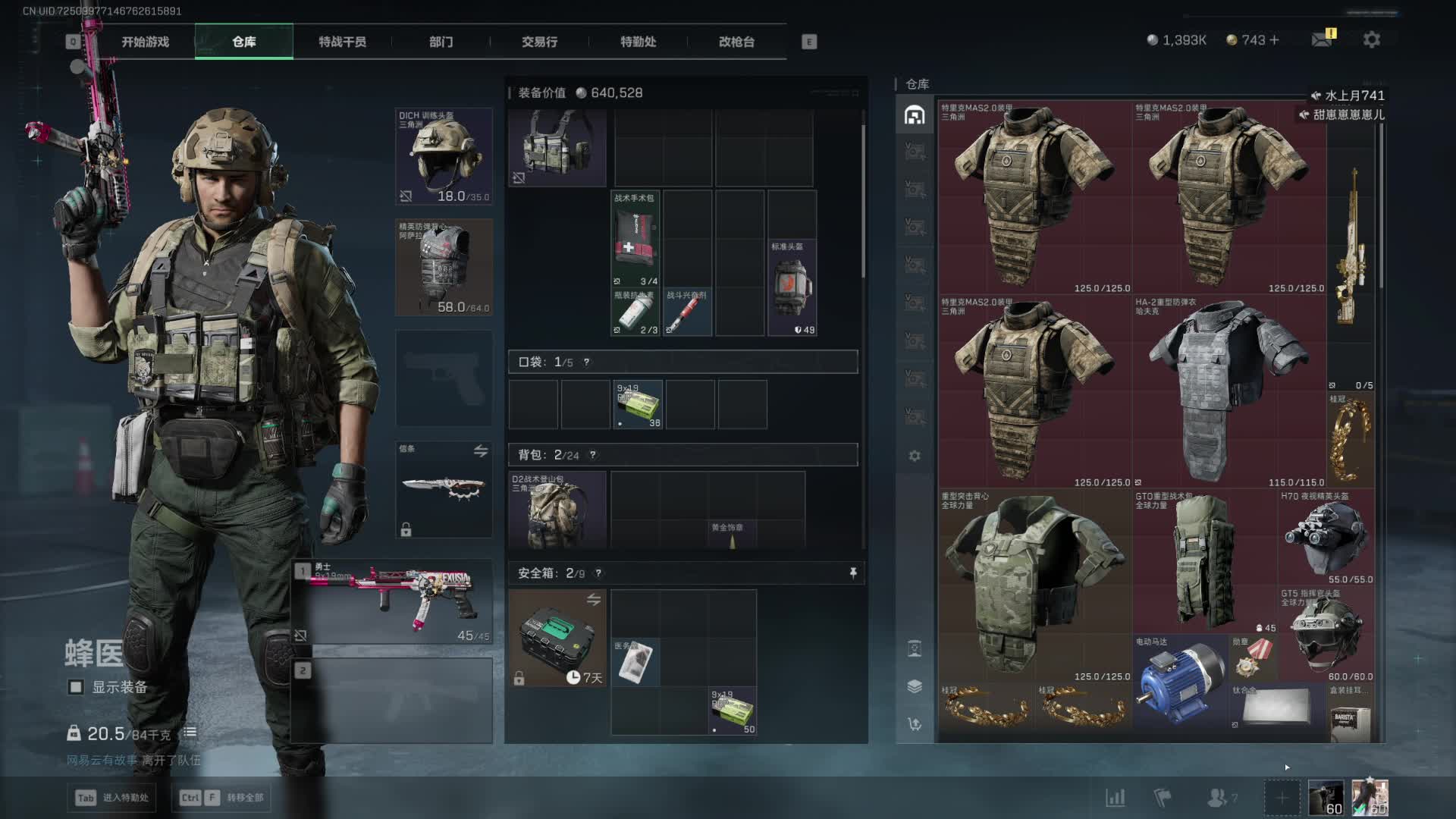The width and height of the screenshot is (1456, 819).
Task: Choose the H70 night vision helmet
Action: [x=1326, y=537]
